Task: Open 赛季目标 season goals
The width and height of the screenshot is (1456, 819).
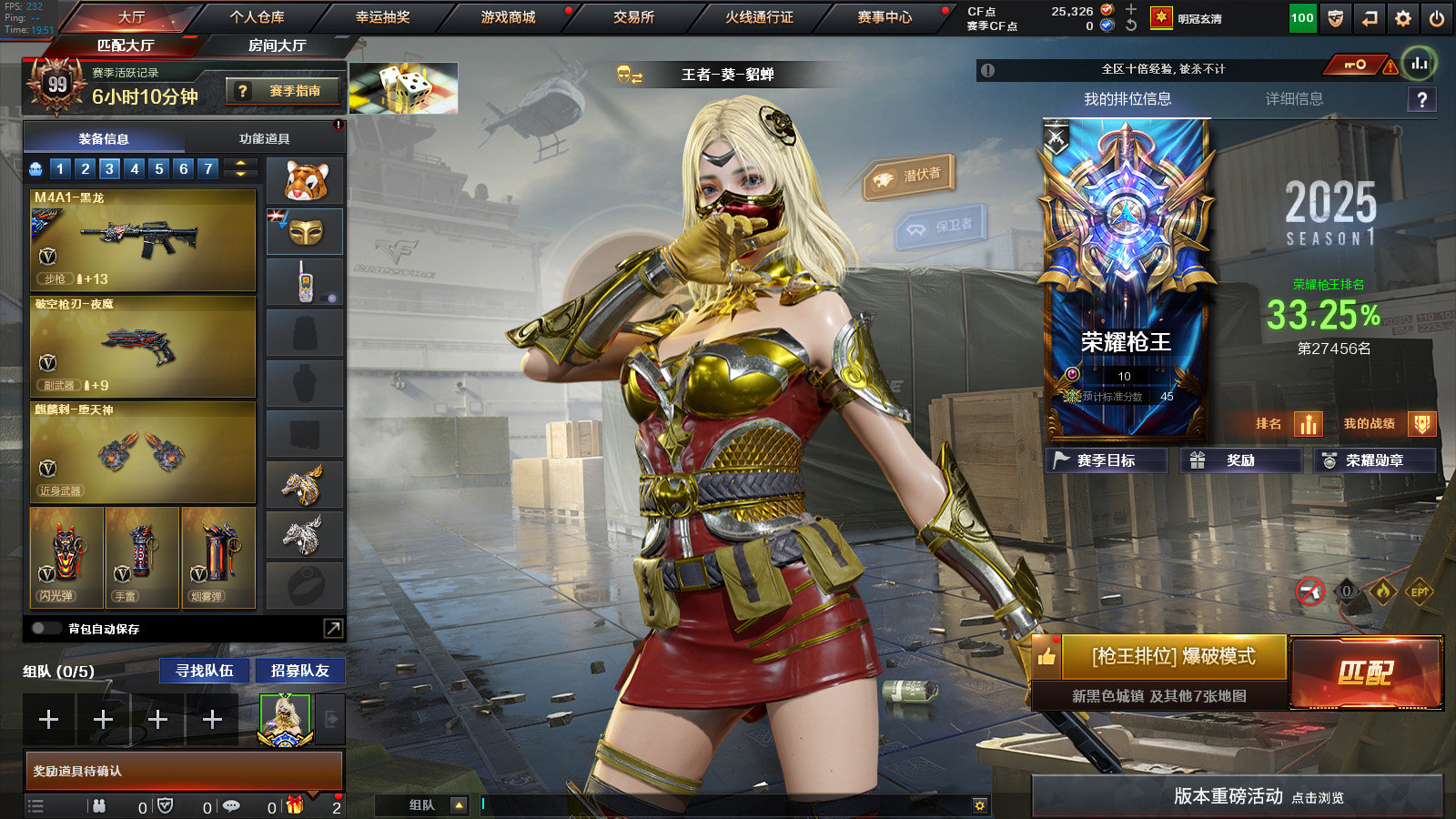Action: [x=1106, y=460]
